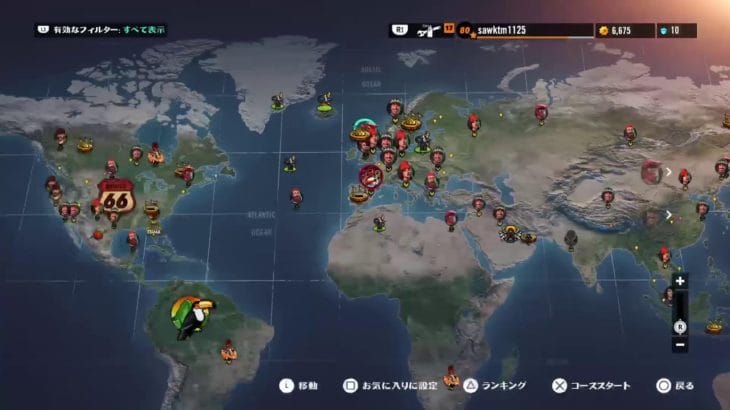Viewport: 730px width, 410px height.
Task: Click the map zoom-in plus button
Action: click(x=679, y=281)
